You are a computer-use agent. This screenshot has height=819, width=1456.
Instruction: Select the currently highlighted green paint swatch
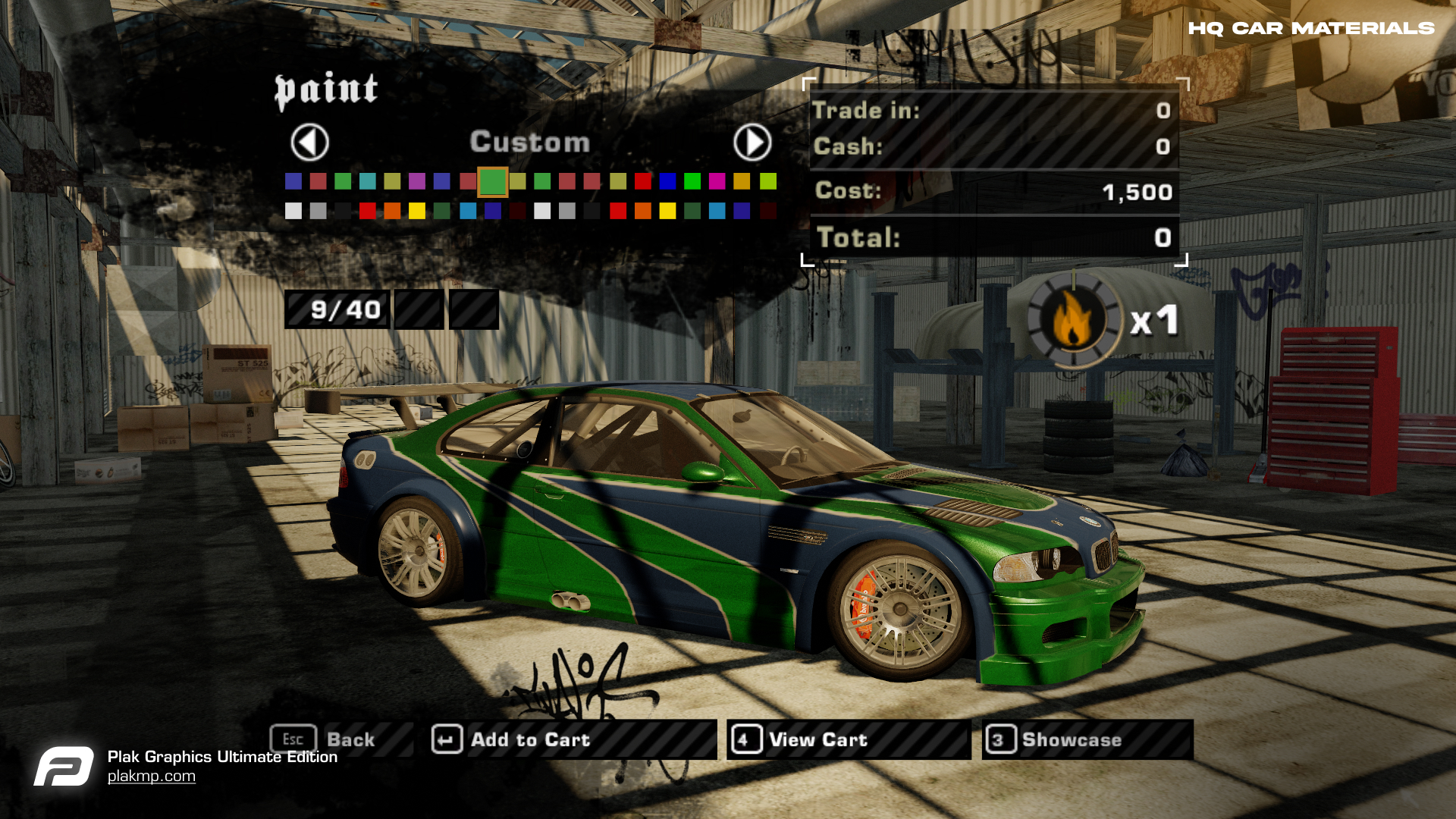(493, 182)
